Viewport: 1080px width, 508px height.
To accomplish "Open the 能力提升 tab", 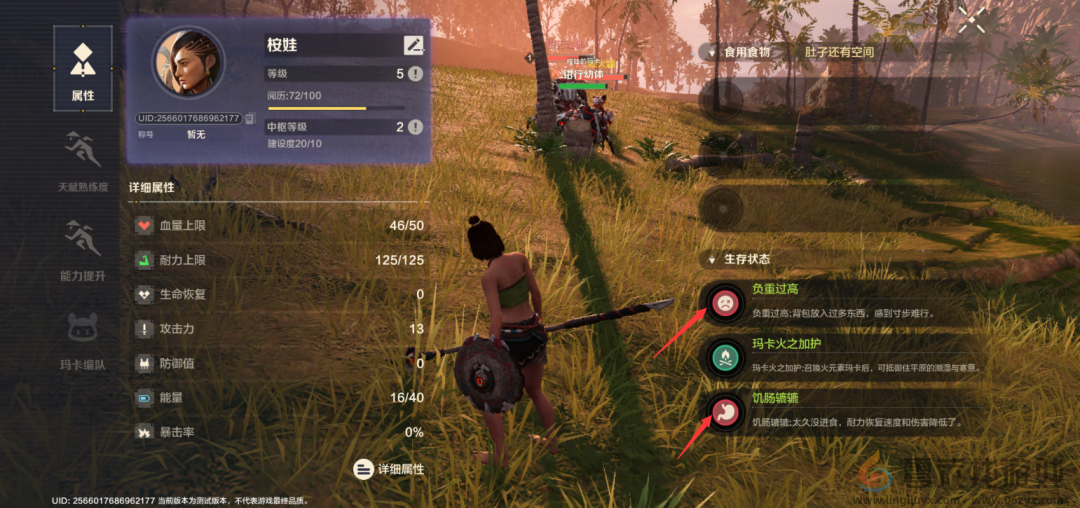I will pyautogui.click(x=82, y=248).
